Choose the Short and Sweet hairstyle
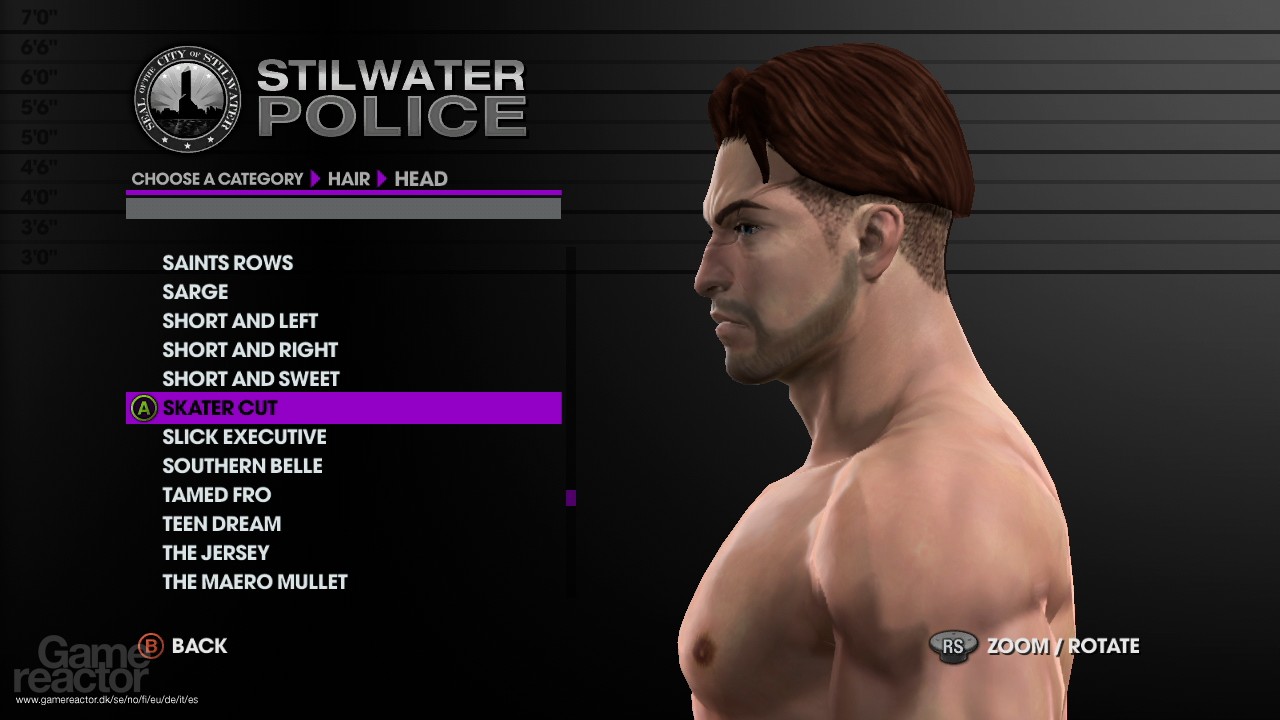Screen dimensions: 1280x720 251,379
